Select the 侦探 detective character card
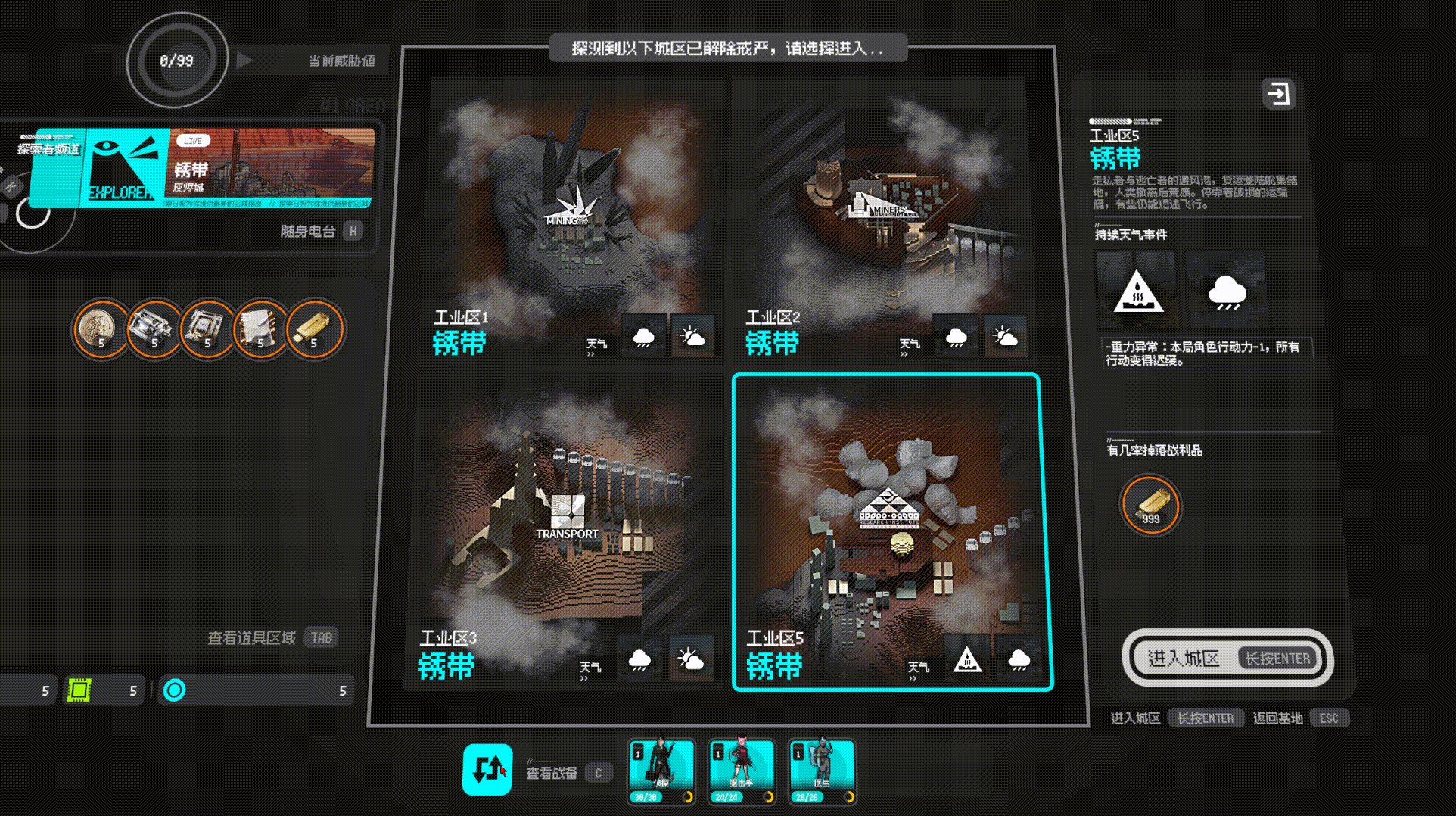1456x816 pixels. pyautogui.click(x=661, y=771)
